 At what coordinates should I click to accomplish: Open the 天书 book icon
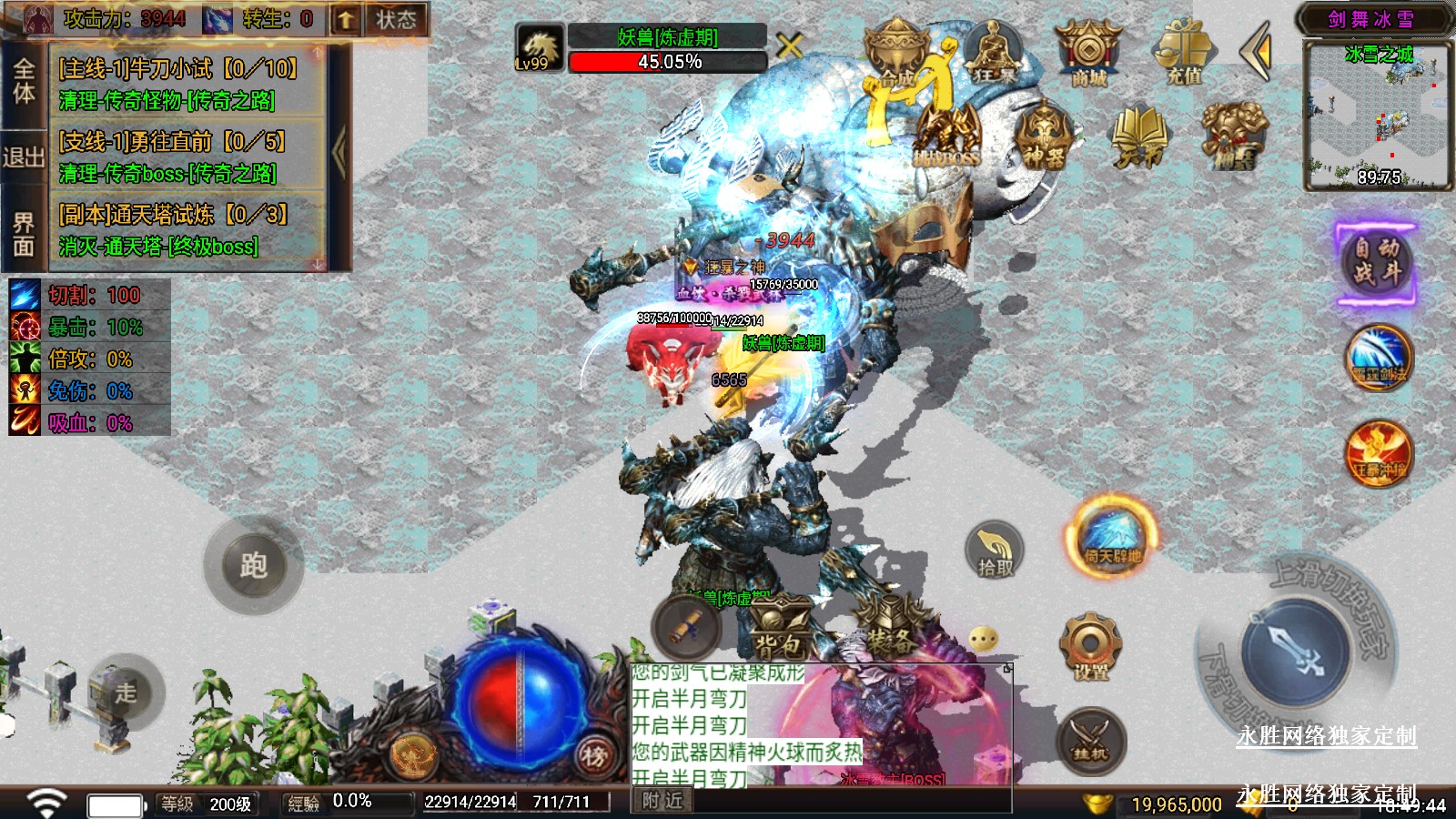tap(1138, 136)
